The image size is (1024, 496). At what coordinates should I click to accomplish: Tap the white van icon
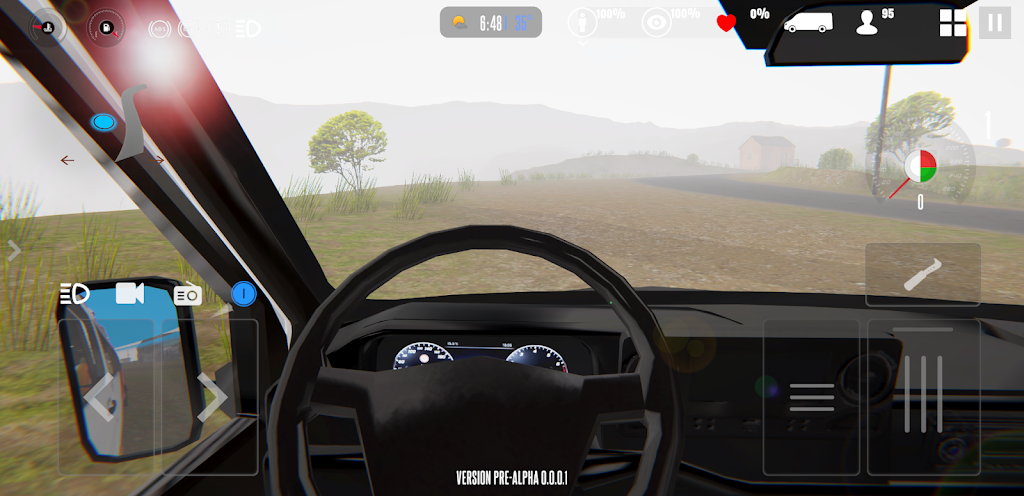(x=808, y=21)
